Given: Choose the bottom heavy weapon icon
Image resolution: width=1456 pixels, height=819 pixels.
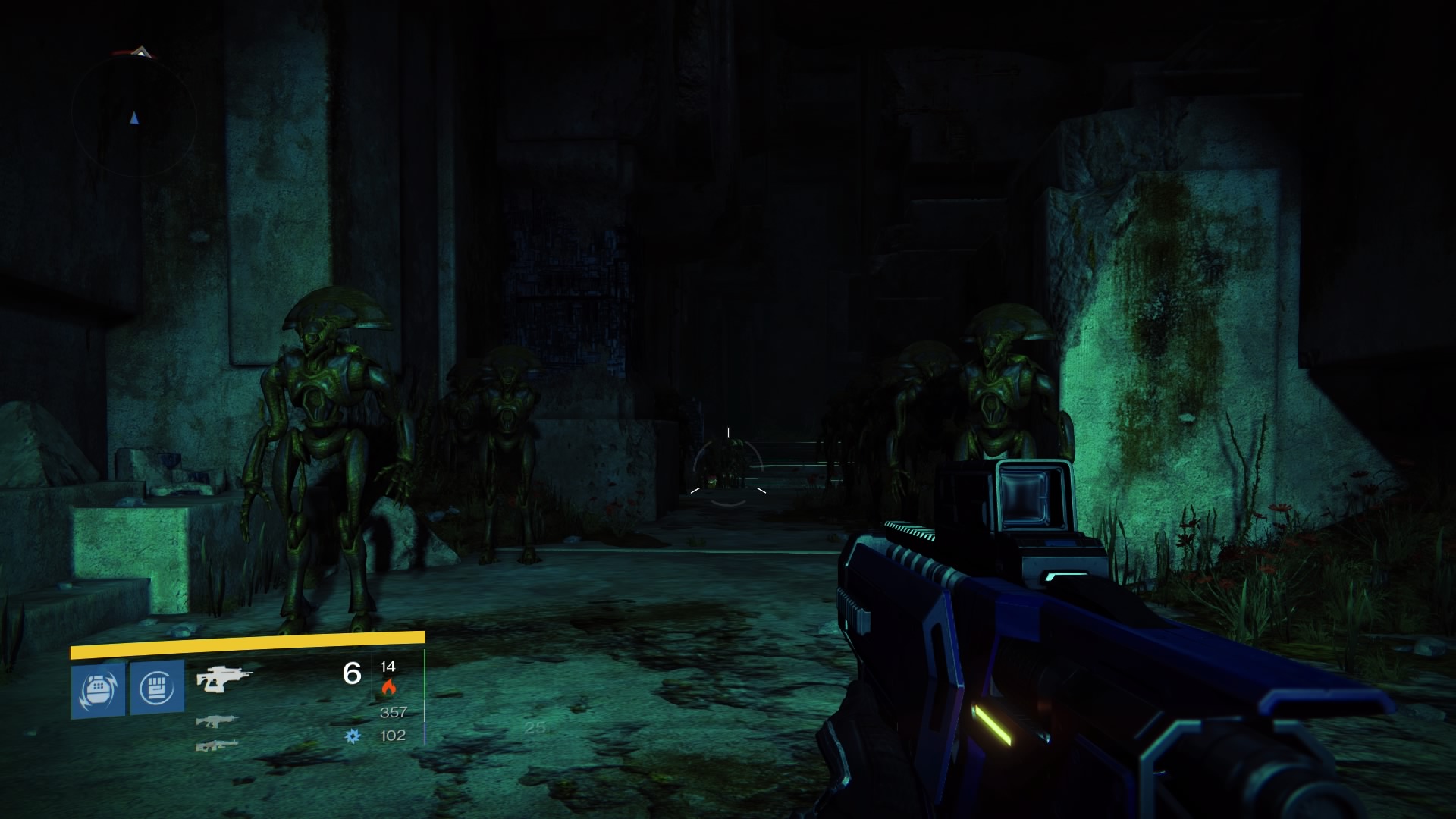Looking at the screenshot, I should click(217, 745).
